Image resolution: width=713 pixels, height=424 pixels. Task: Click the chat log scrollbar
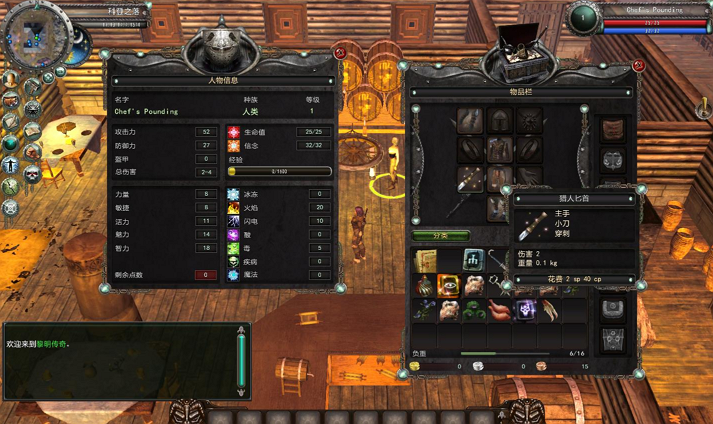[x=240, y=362]
